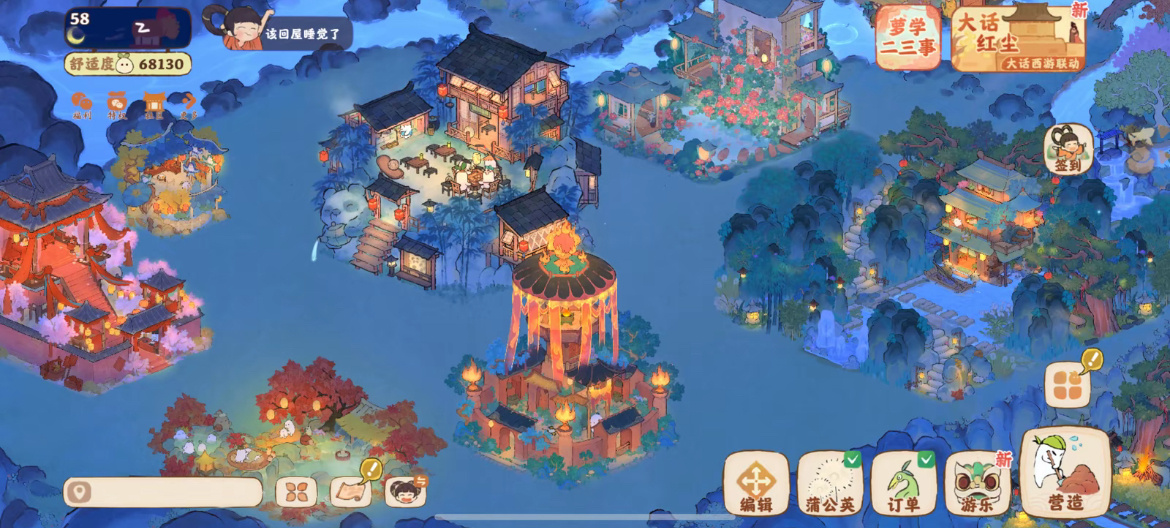Switch character using the girl avatar button
This screenshot has width=1170, height=528.
[x=405, y=491]
